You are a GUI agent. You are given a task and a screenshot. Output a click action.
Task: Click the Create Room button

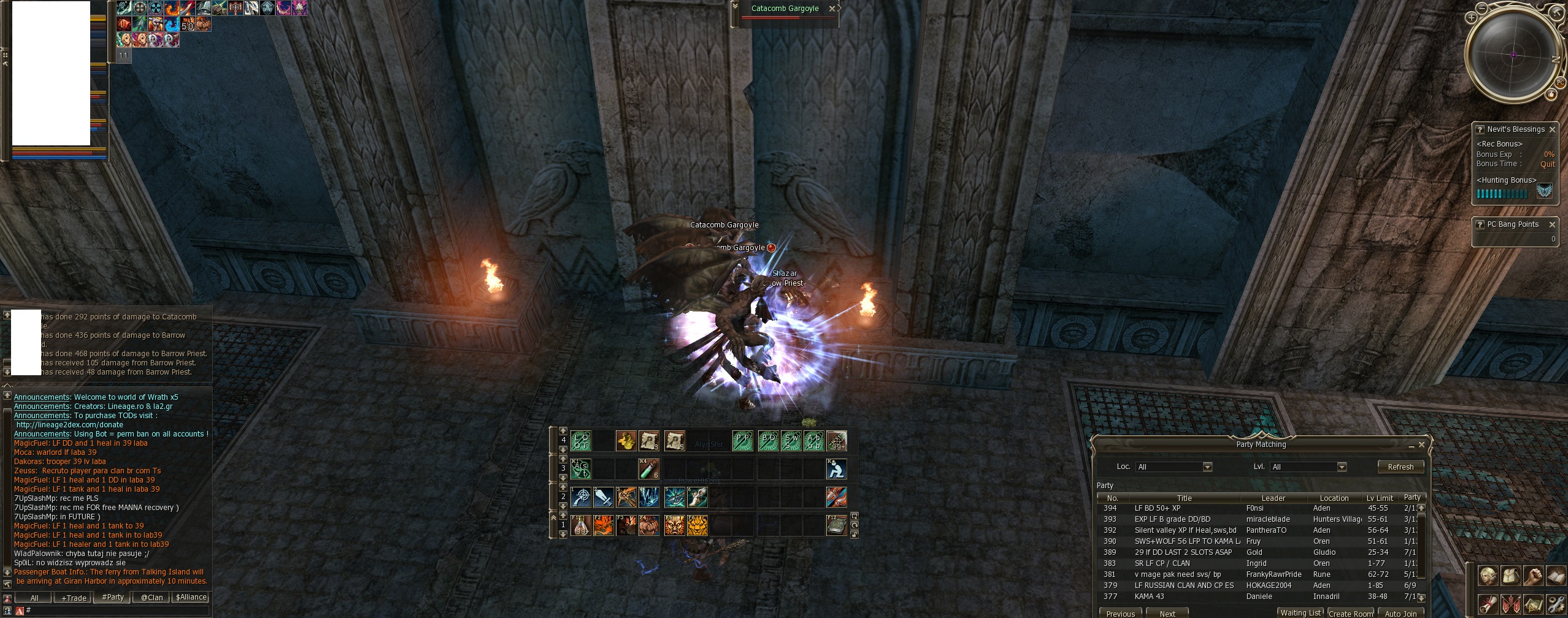click(x=1350, y=613)
